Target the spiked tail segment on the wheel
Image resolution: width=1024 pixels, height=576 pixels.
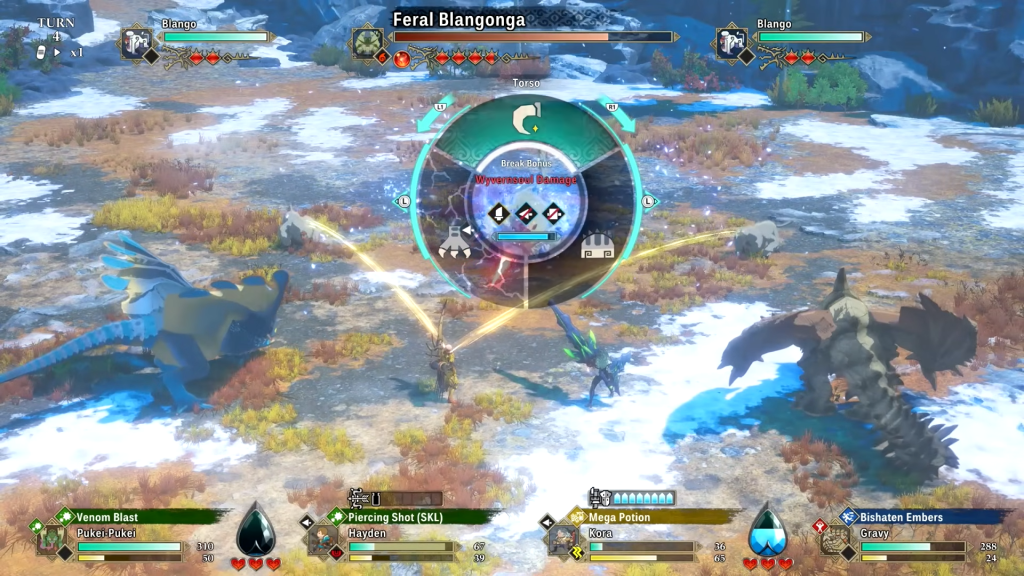pyautogui.click(x=596, y=244)
